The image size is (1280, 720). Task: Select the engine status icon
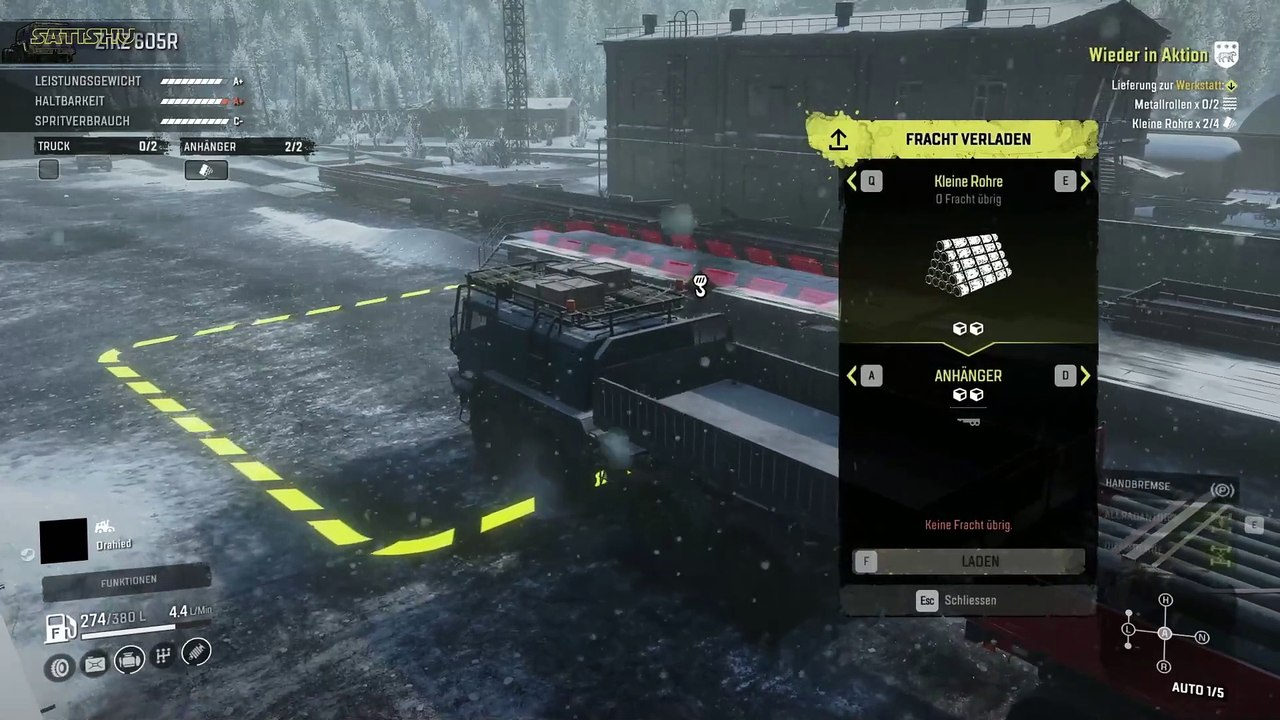pyautogui.click(x=128, y=659)
